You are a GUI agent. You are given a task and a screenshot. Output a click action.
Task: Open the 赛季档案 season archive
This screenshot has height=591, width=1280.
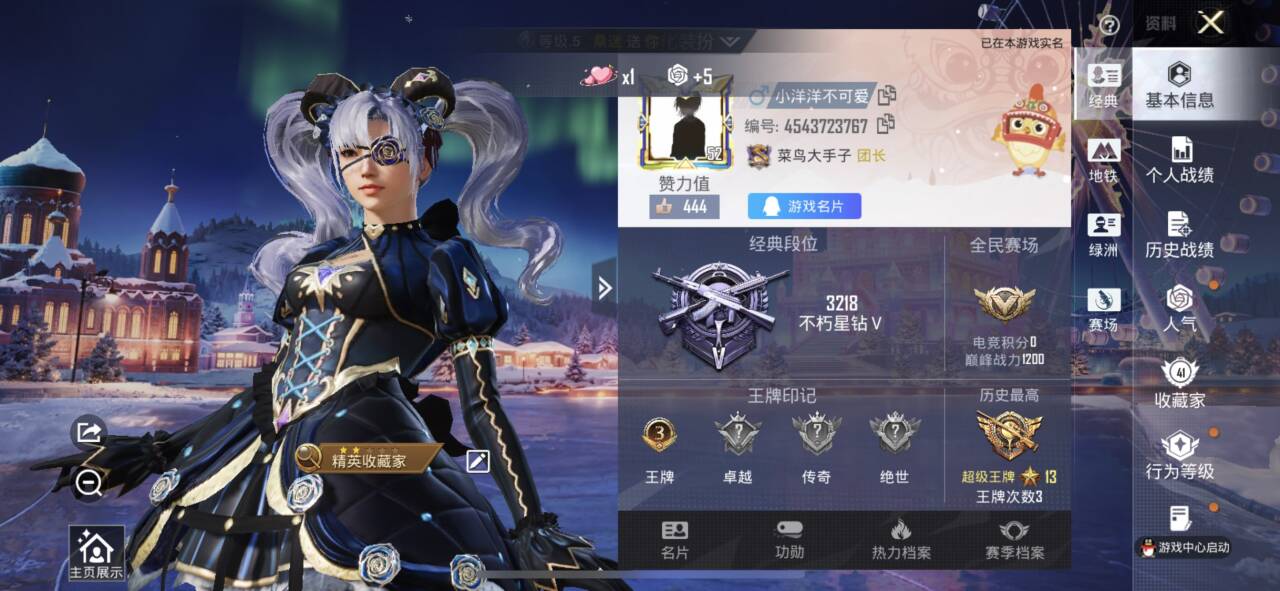(x=1014, y=540)
